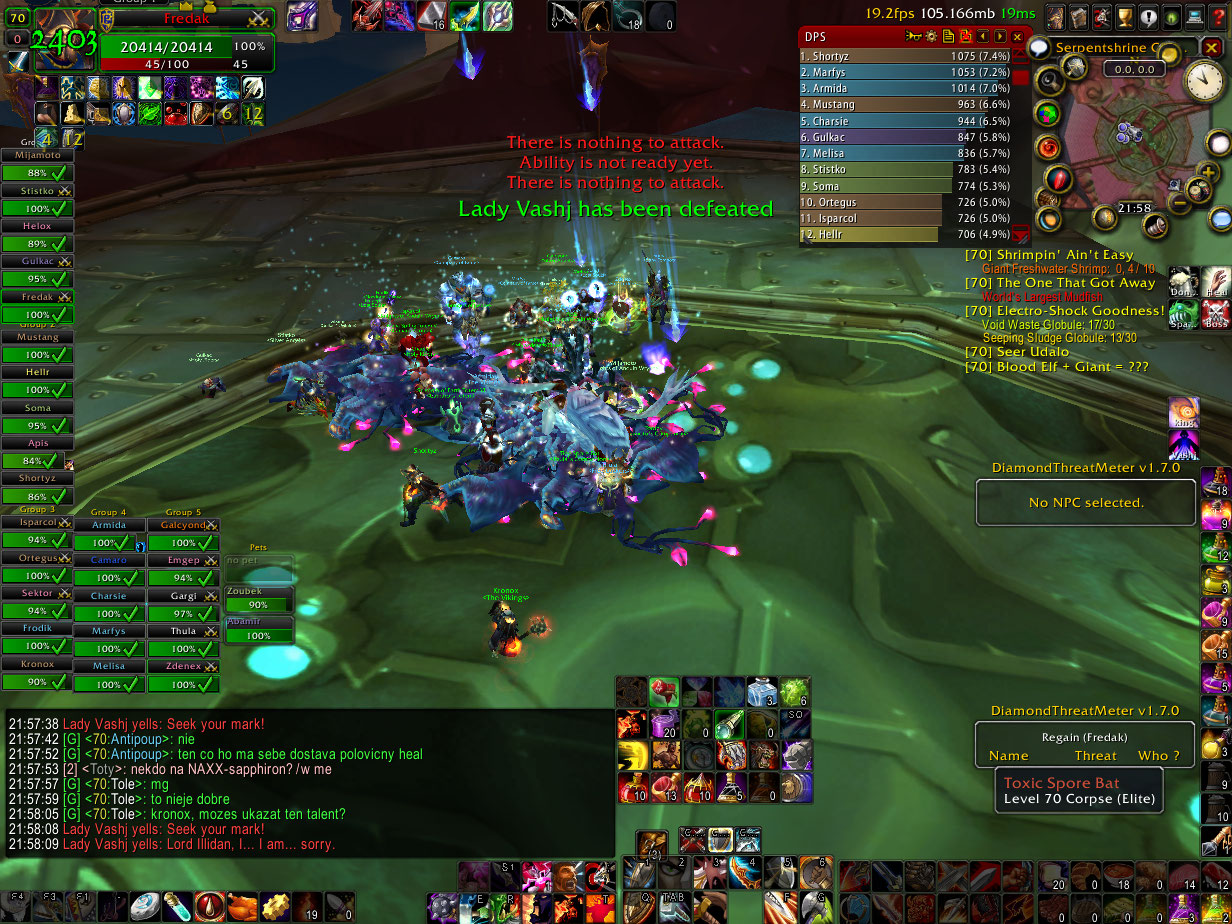Screen dimensions: 1232x924
Task: Target raid member Galcyond in Group 5
Action: point(183,525)
